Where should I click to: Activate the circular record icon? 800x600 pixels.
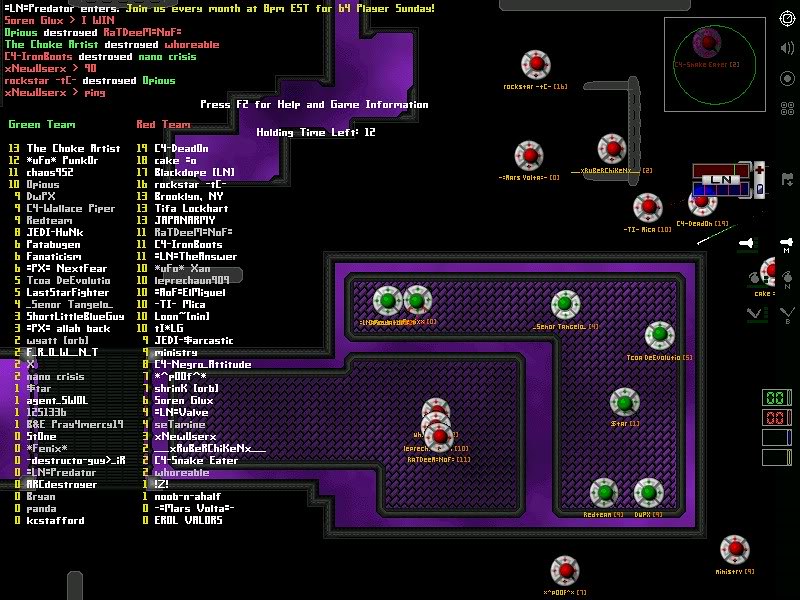click(x=788, y=78)
